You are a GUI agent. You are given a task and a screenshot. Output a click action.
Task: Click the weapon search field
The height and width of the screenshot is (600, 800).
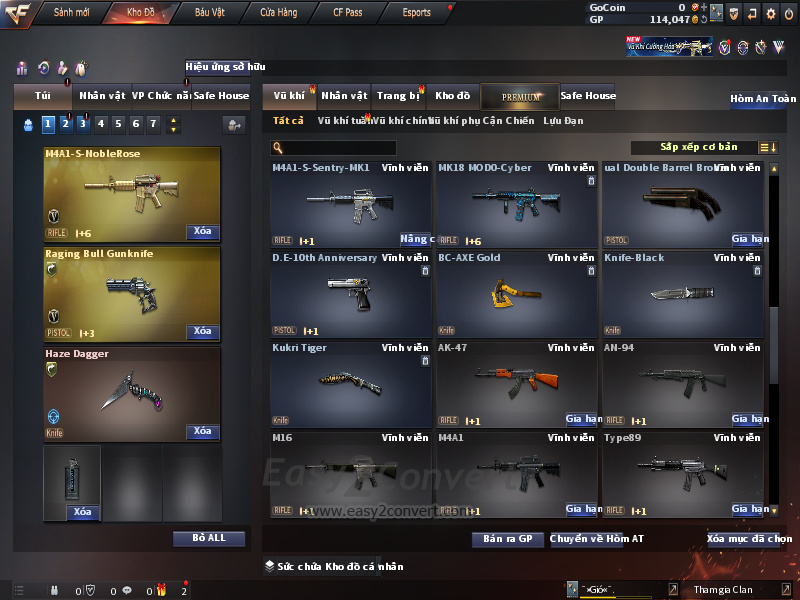coord(336,148)
